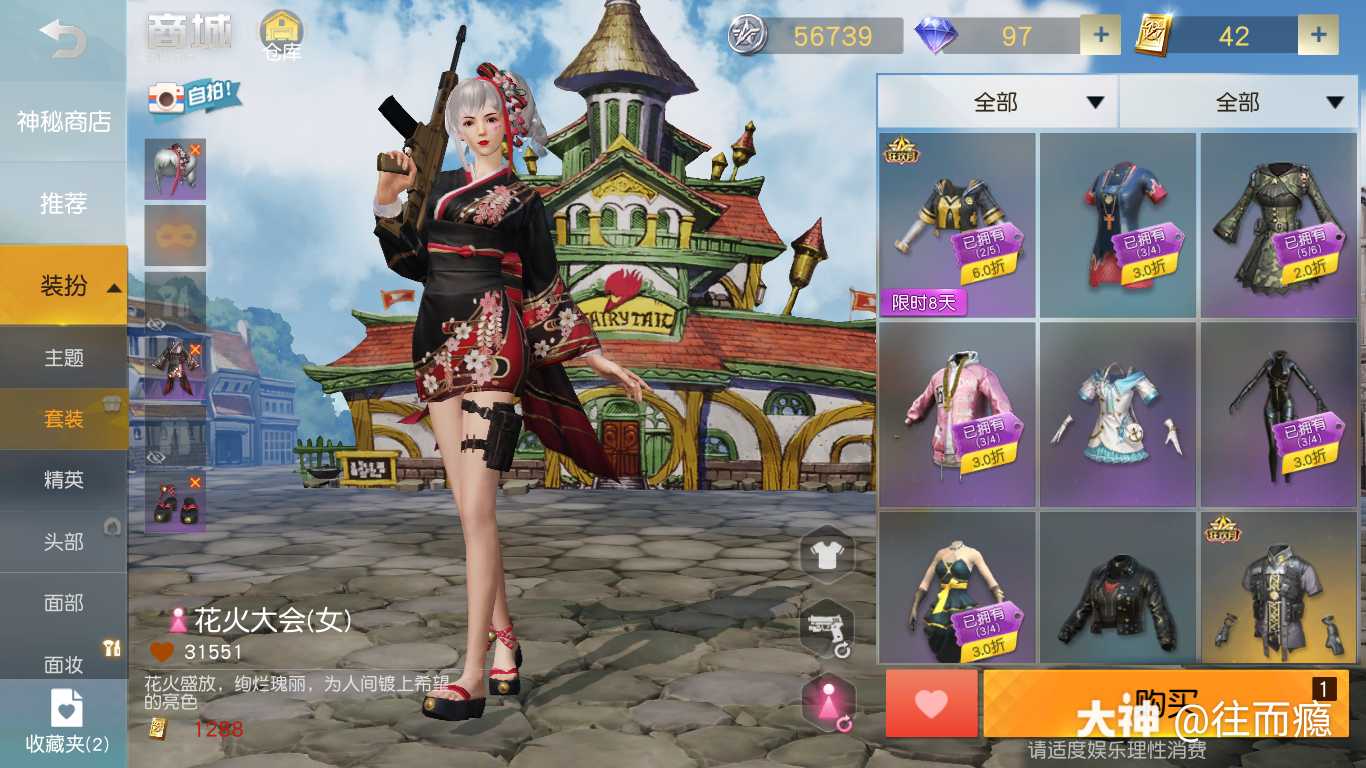The width and height of the screenshot is (1366, 768).
Task: Open the 神秘商店 mystery shop
Action: [x=63, y=122]
